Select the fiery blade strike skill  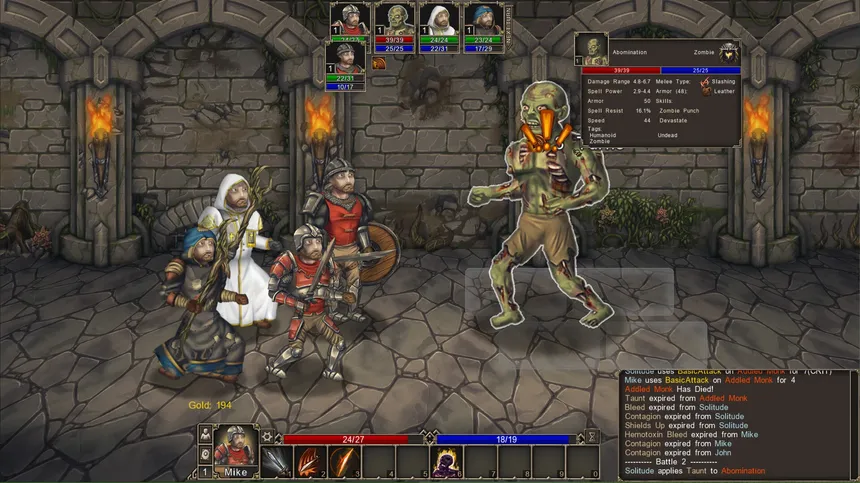[341, 462]
